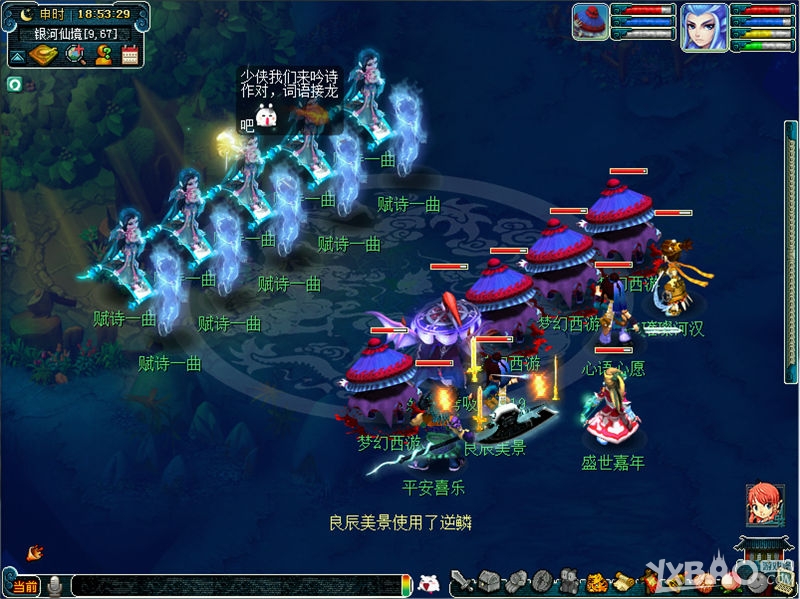Open the white rabbit emoticon button
800x599 pixels.
tap(428, 583)
